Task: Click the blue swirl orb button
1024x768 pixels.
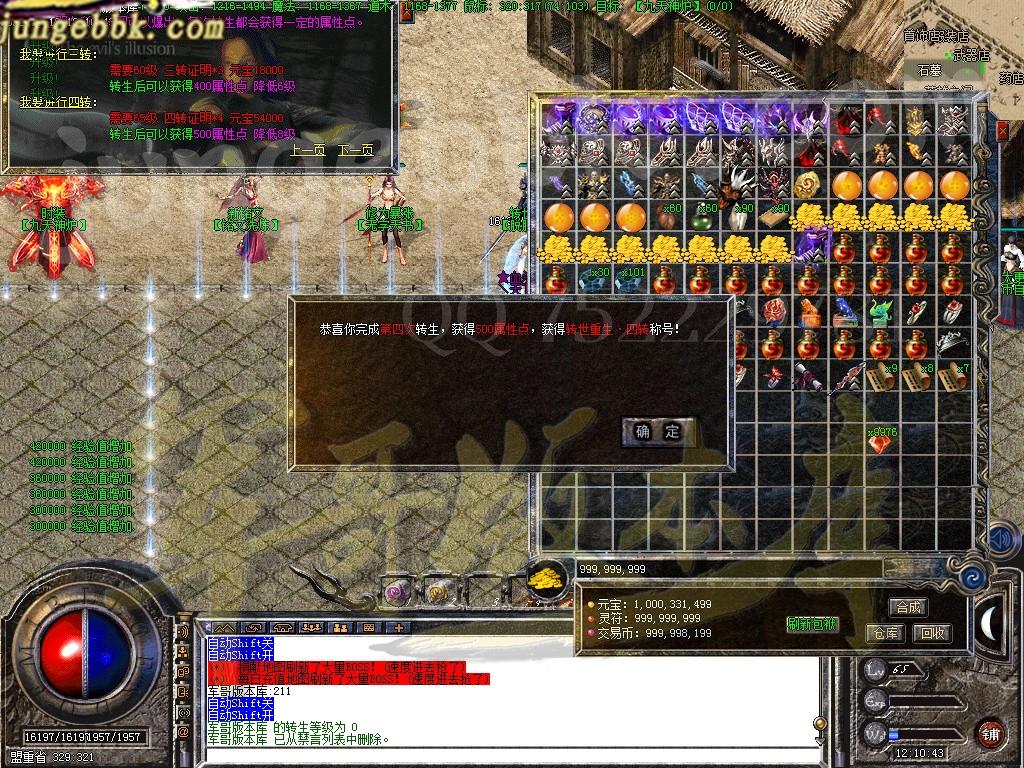Action: pos(970,578)
